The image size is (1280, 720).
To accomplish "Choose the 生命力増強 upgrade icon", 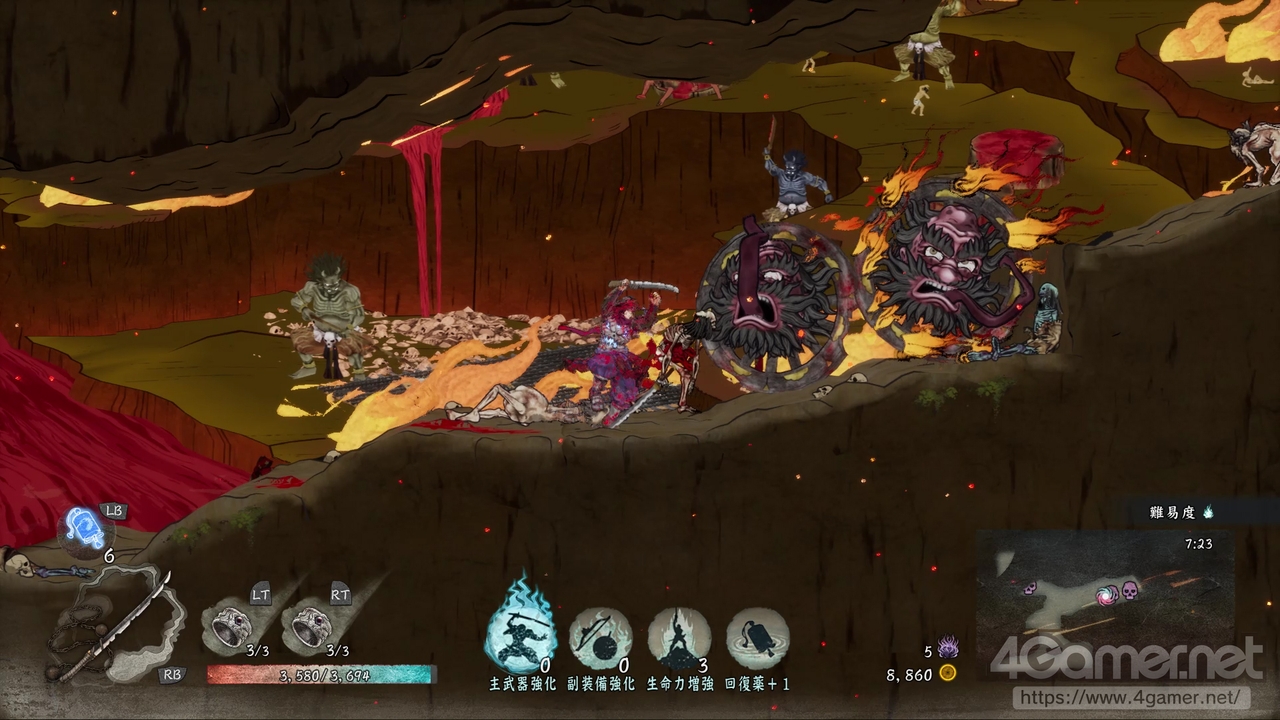I will (679, 638).
